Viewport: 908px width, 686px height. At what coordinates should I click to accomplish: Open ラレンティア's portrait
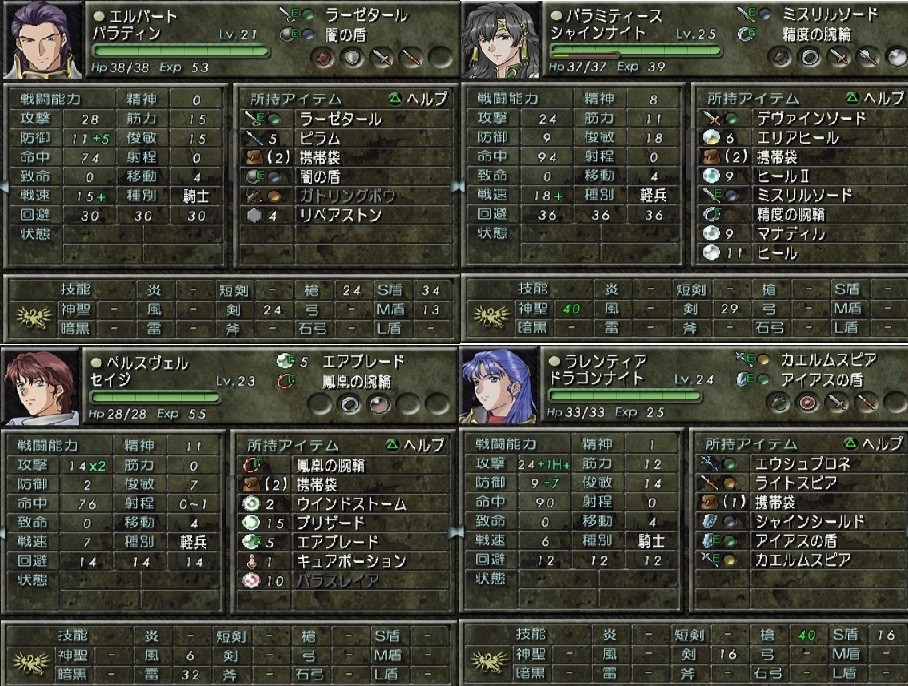[497, 386]
